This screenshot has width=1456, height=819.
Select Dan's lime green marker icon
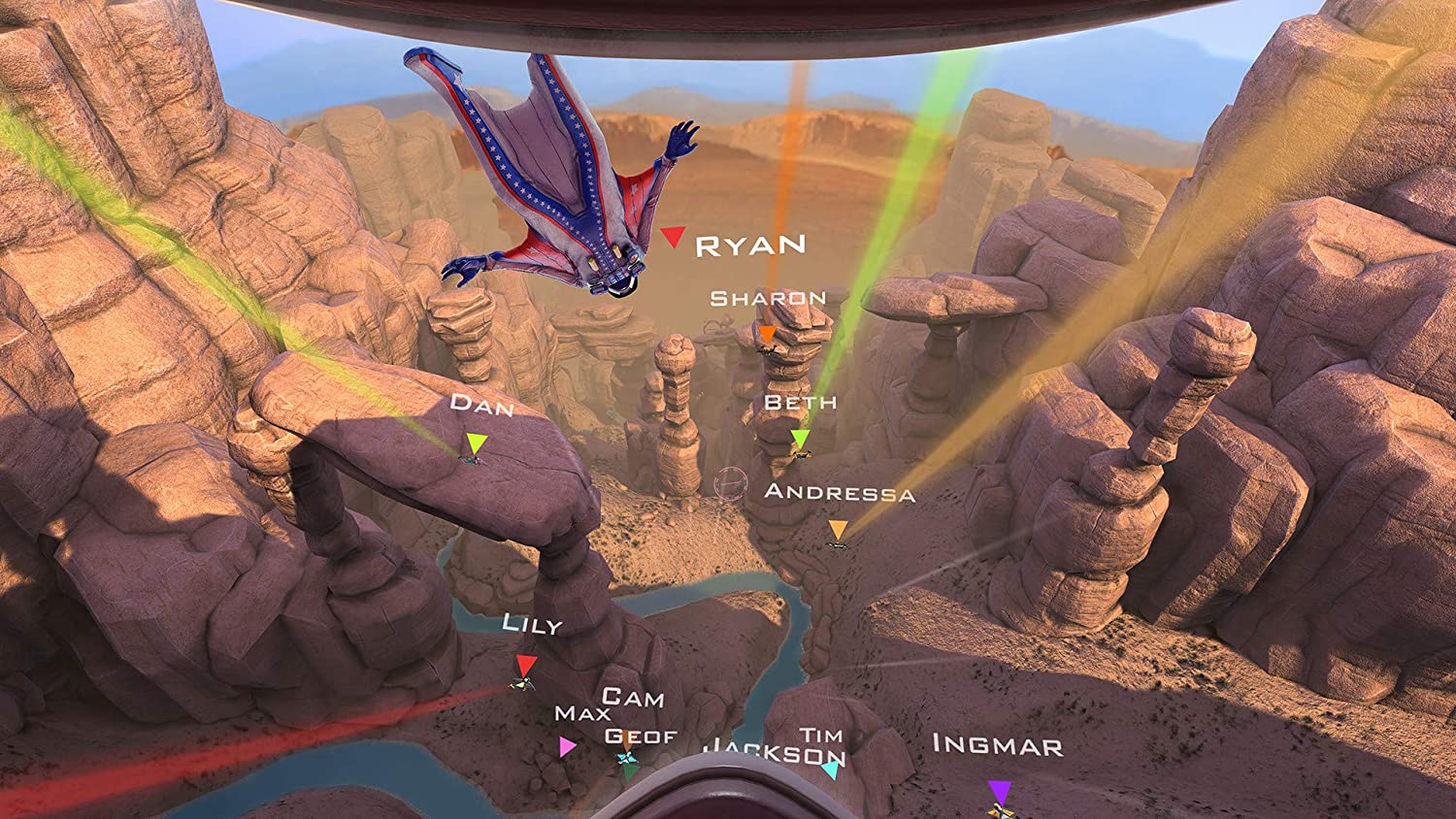[475, 442]
